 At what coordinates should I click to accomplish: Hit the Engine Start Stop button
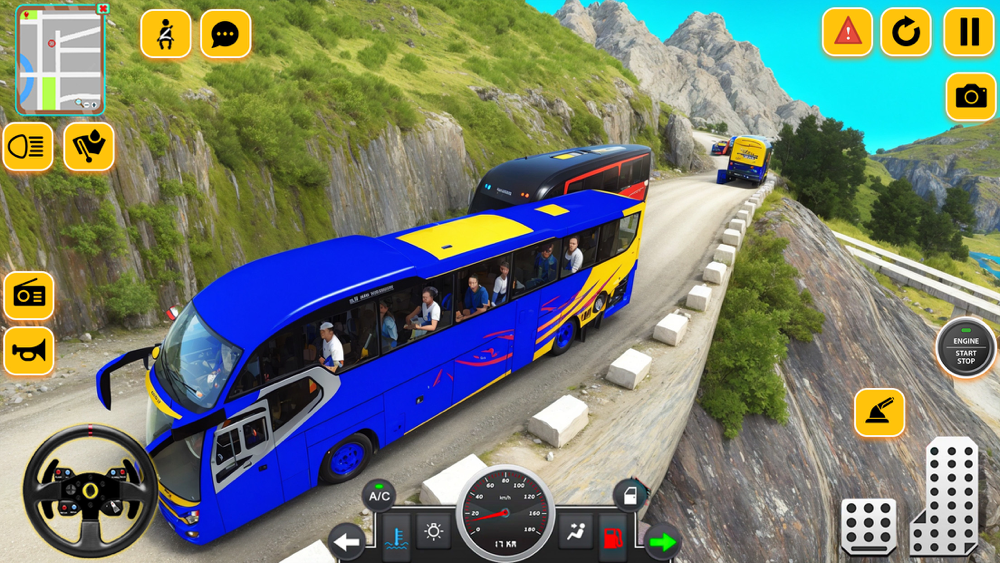(966, 348)
